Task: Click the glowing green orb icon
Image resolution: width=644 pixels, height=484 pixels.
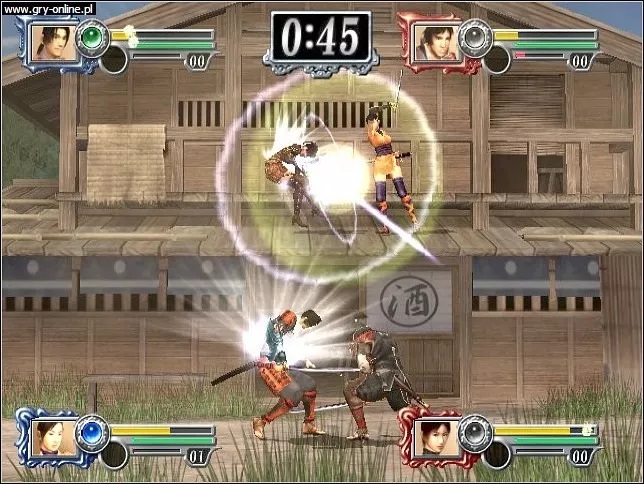Action: pyautogui.click(x=92, y=39)
